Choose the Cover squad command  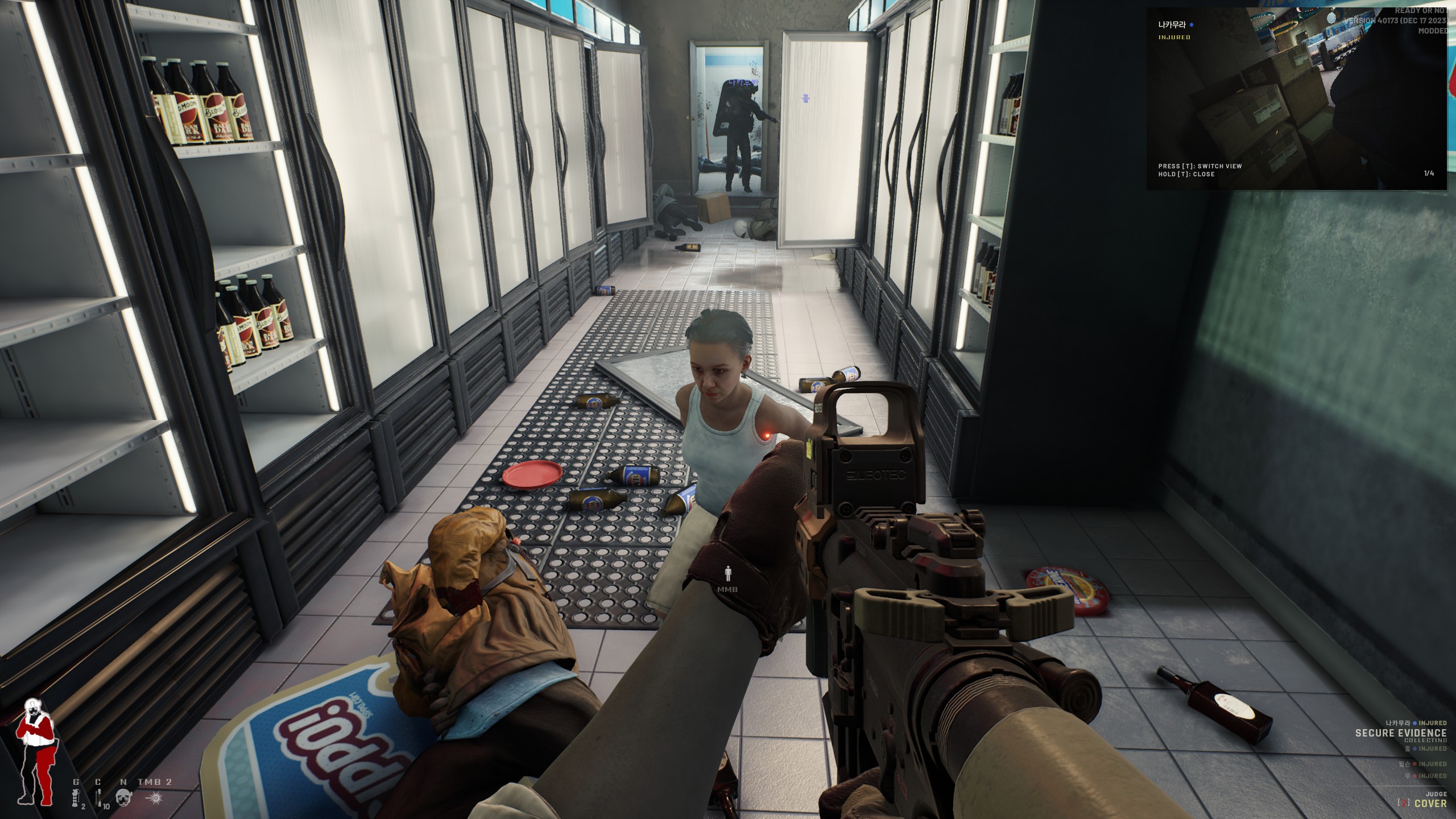coord(1430,804)
